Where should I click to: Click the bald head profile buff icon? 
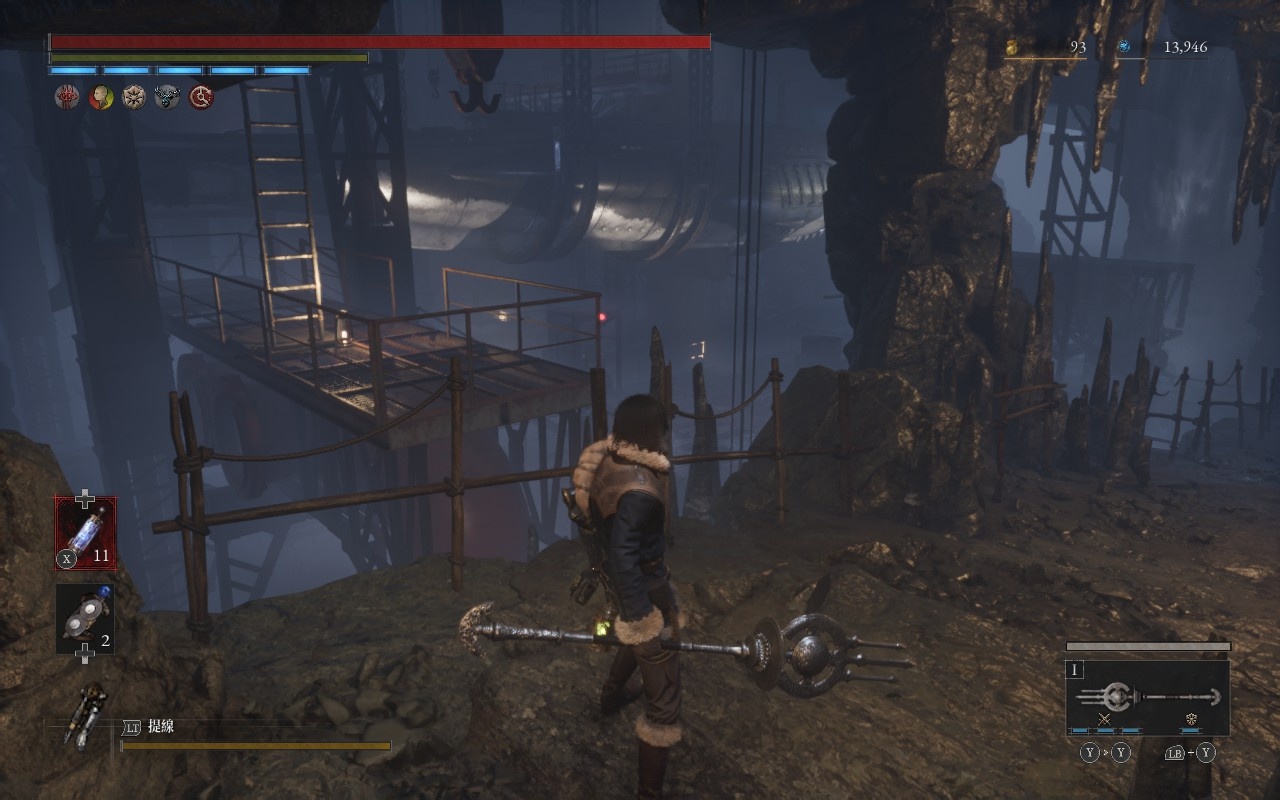[101, 97]
